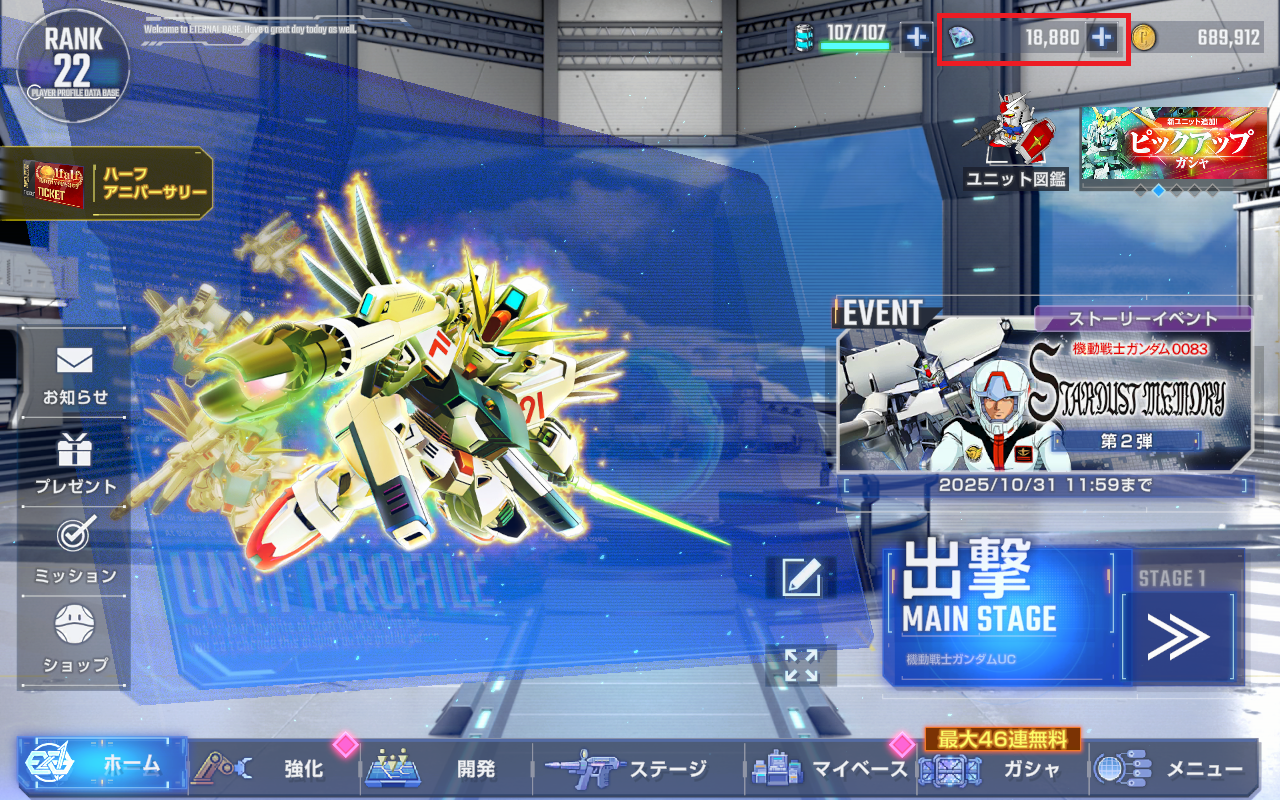
Task: Open the プレゼント gift box
Action: 75,465
